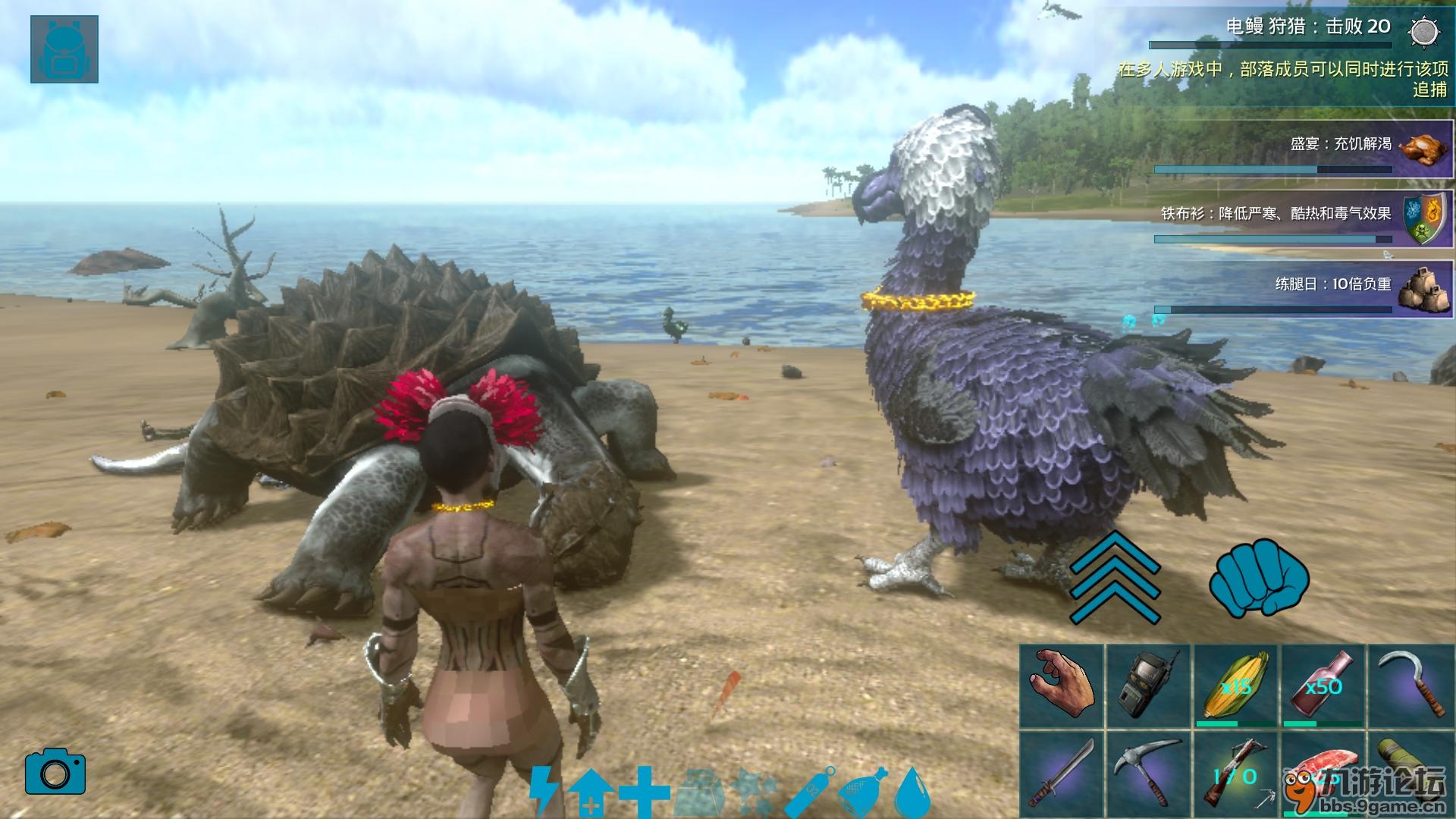Use the bottle x50 slot
The width and height of the screenshot is (1456, 819).
click(x=1324, y=686)
